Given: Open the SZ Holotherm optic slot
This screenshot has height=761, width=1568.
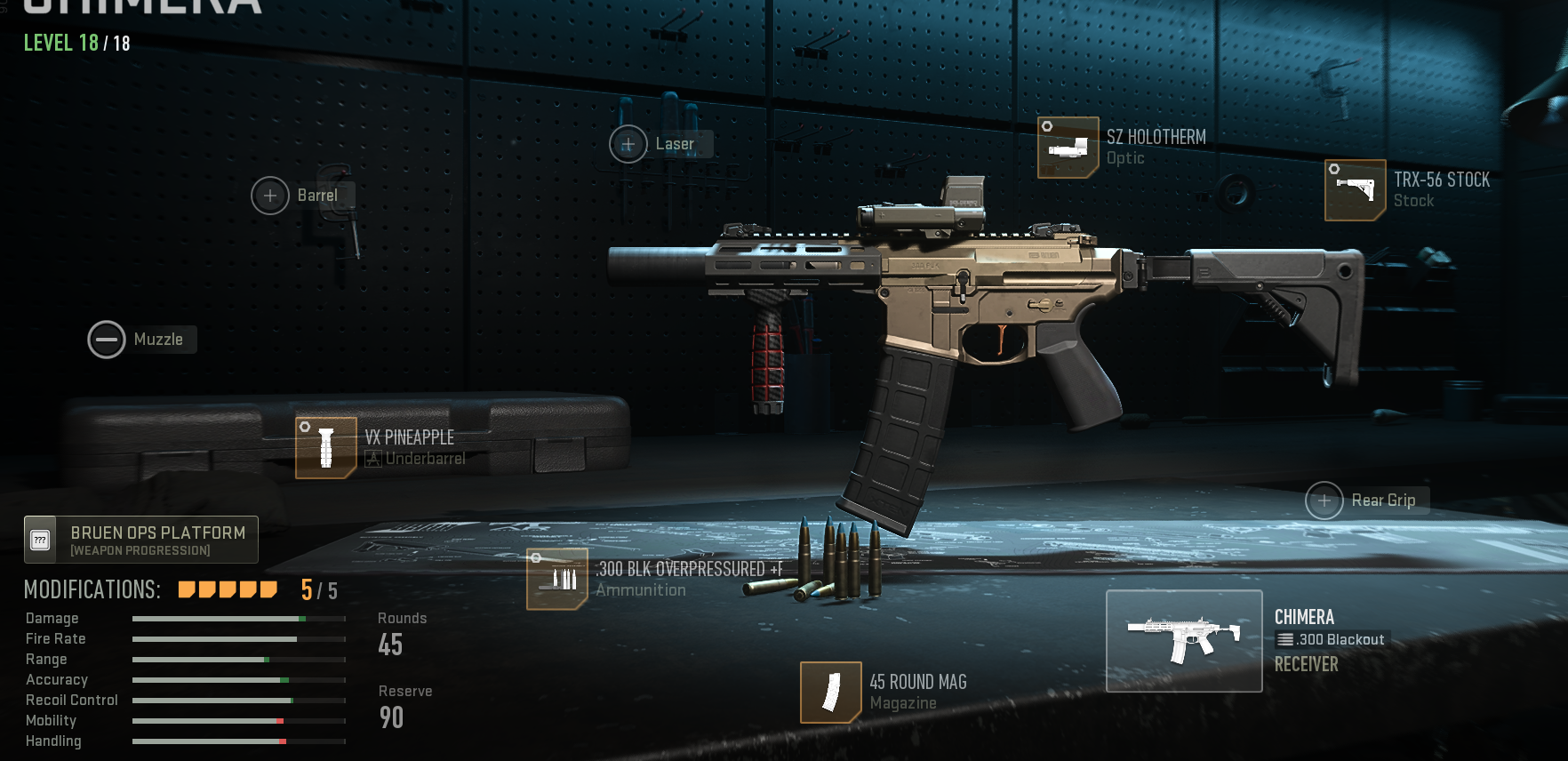Looking at the screenshot, I should click(1068, 148).
